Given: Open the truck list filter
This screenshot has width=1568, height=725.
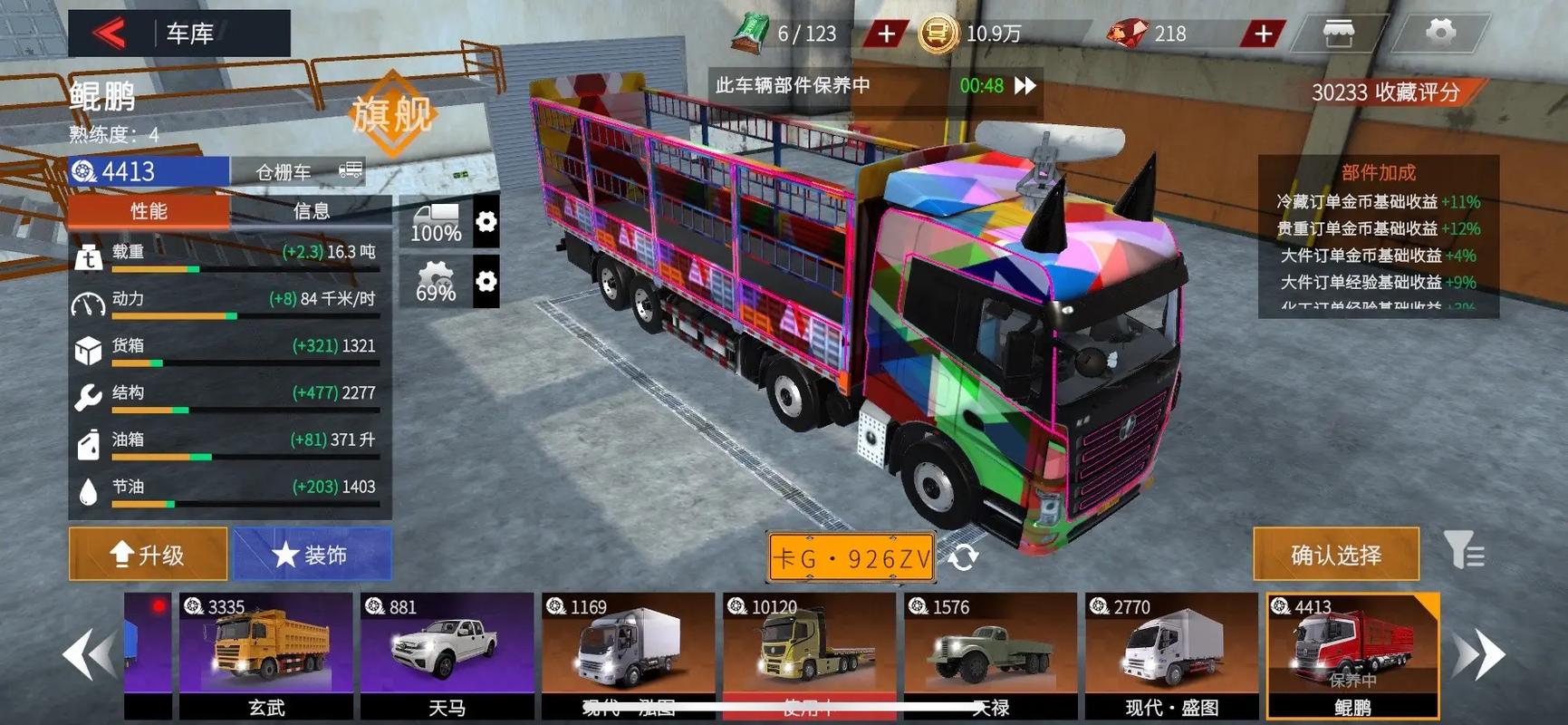Looking at the screenshot, I should click(x=1463, y=551).
